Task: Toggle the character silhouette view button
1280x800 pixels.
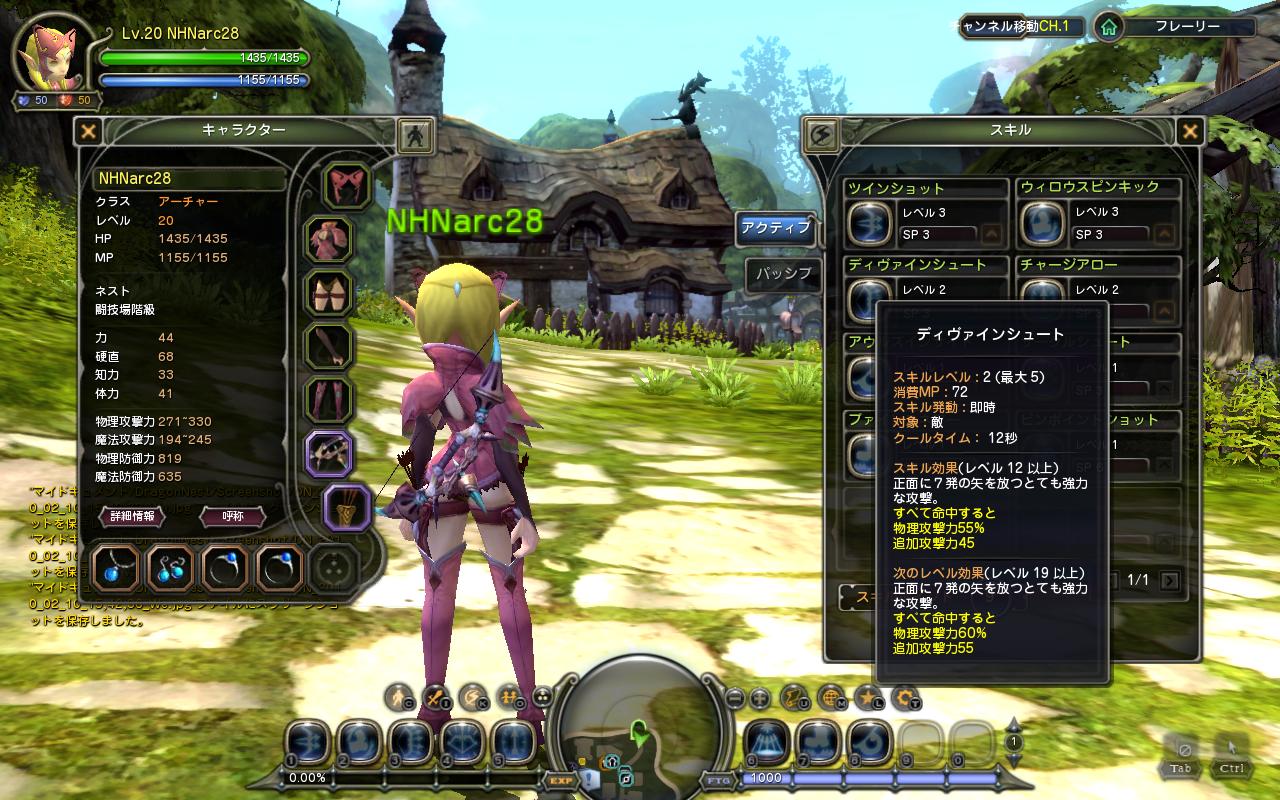Action: (414, 134)
